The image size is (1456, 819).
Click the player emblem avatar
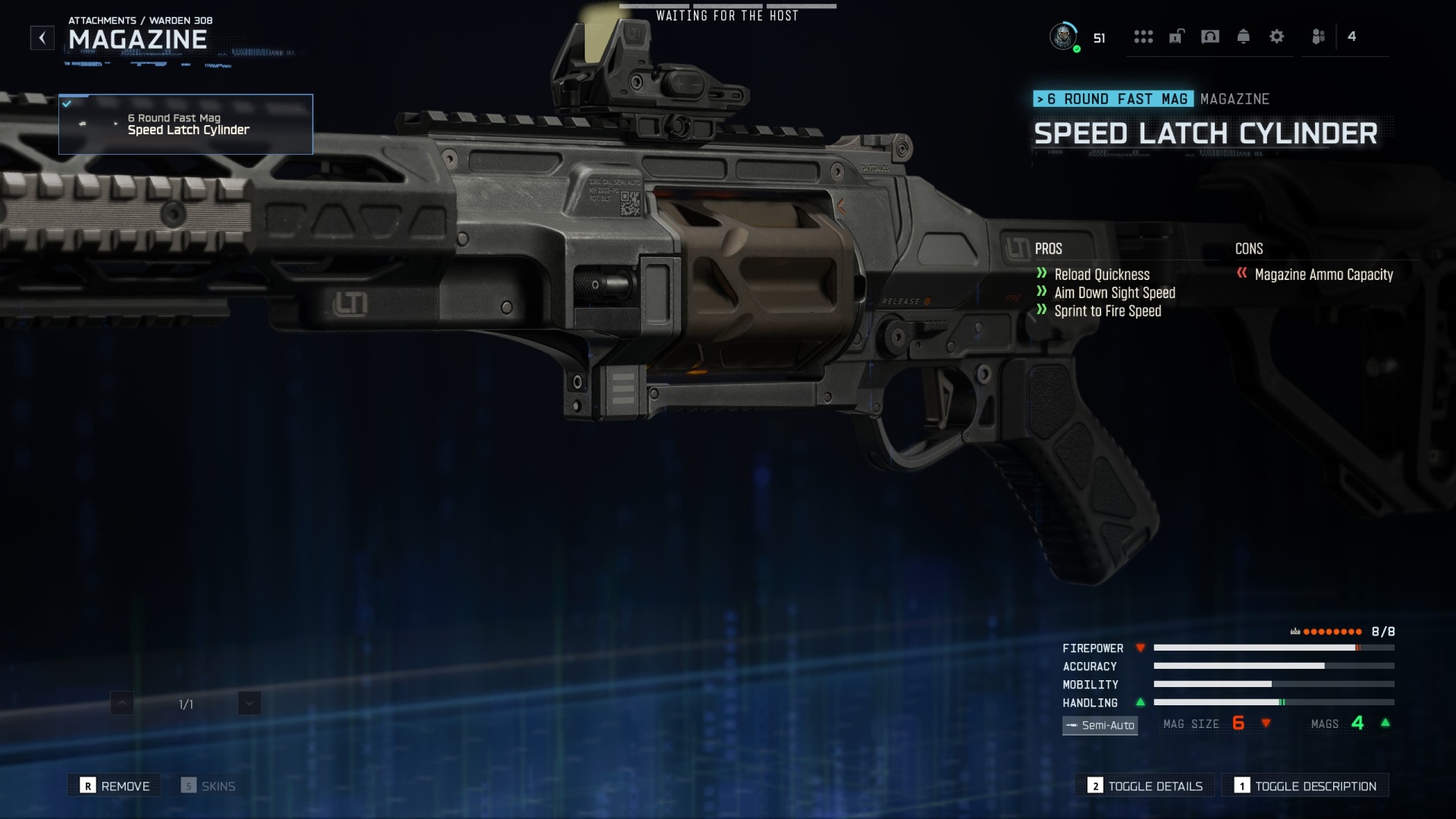1065,36
